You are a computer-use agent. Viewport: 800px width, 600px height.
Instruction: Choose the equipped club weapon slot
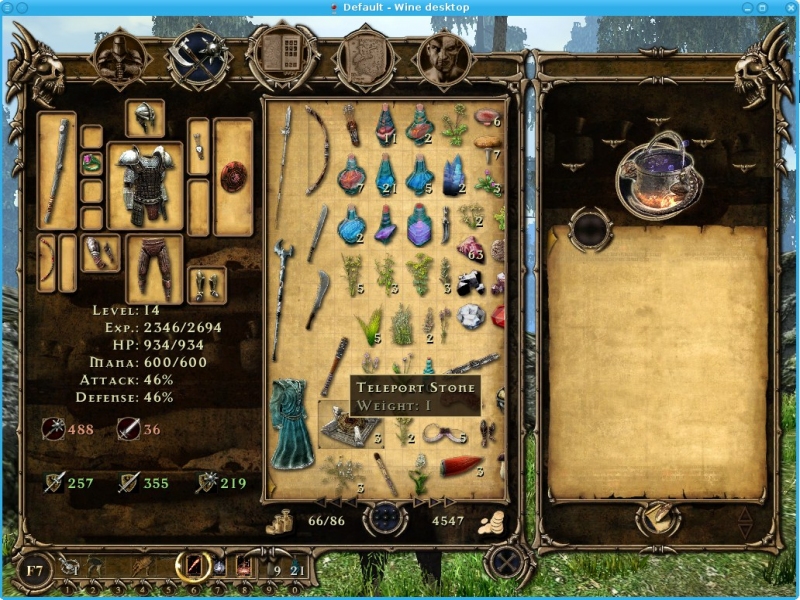[x=57, y=170]
